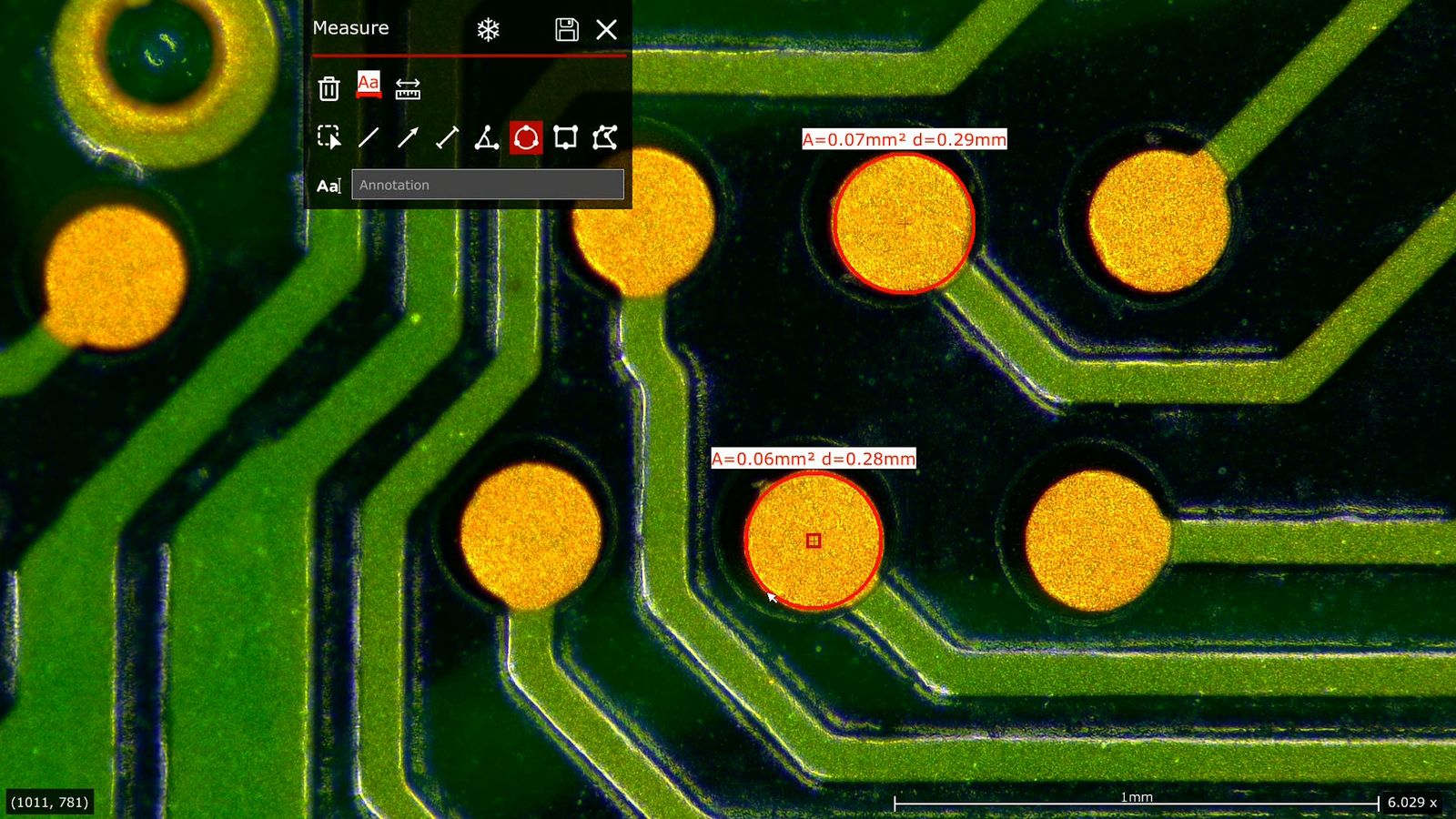Toggle the Aa measurement labels display
Viewport: 1456px width, 819px height.
(368, 85)
